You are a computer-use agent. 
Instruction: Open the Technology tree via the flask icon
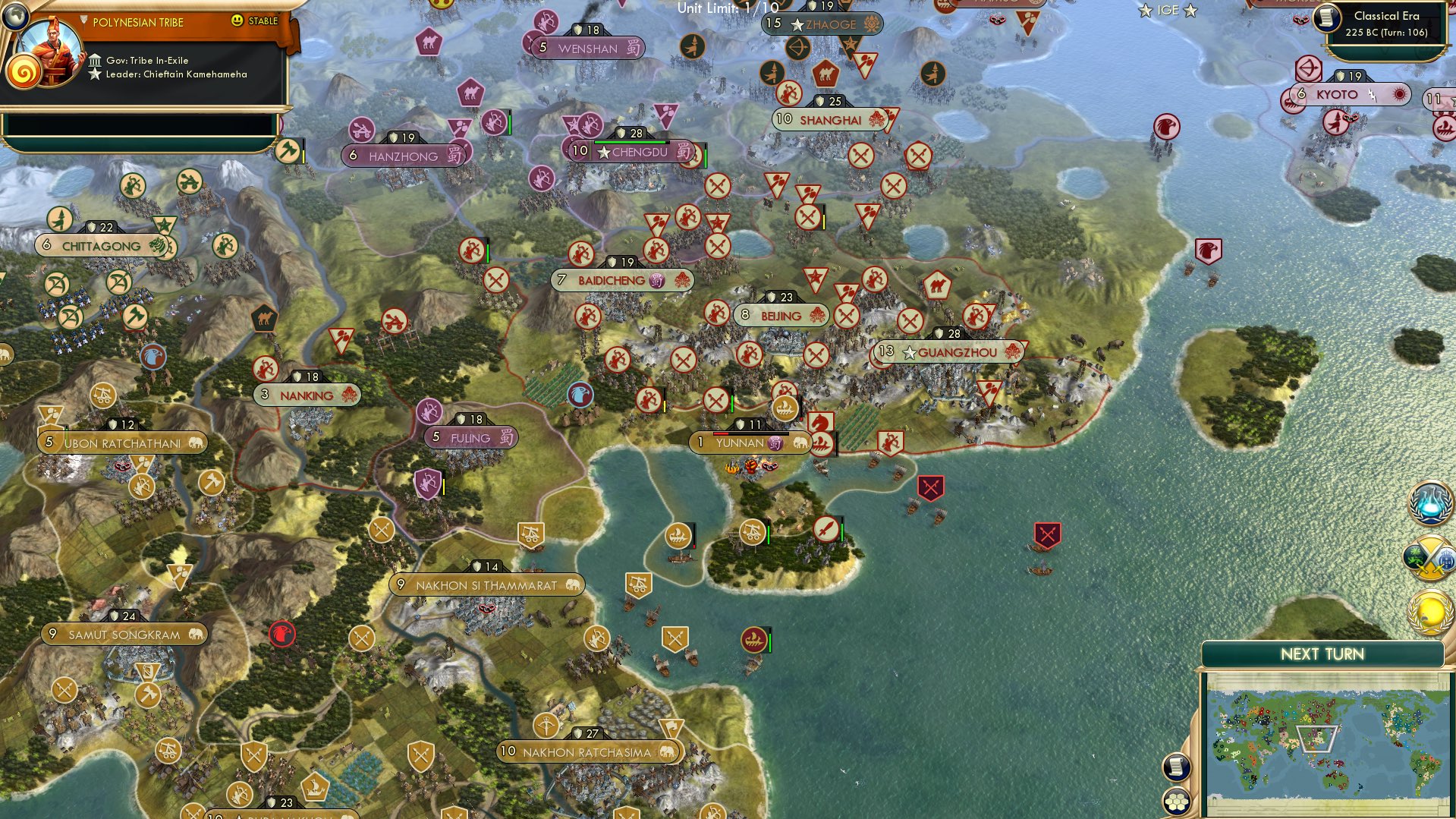point(1429,505)
